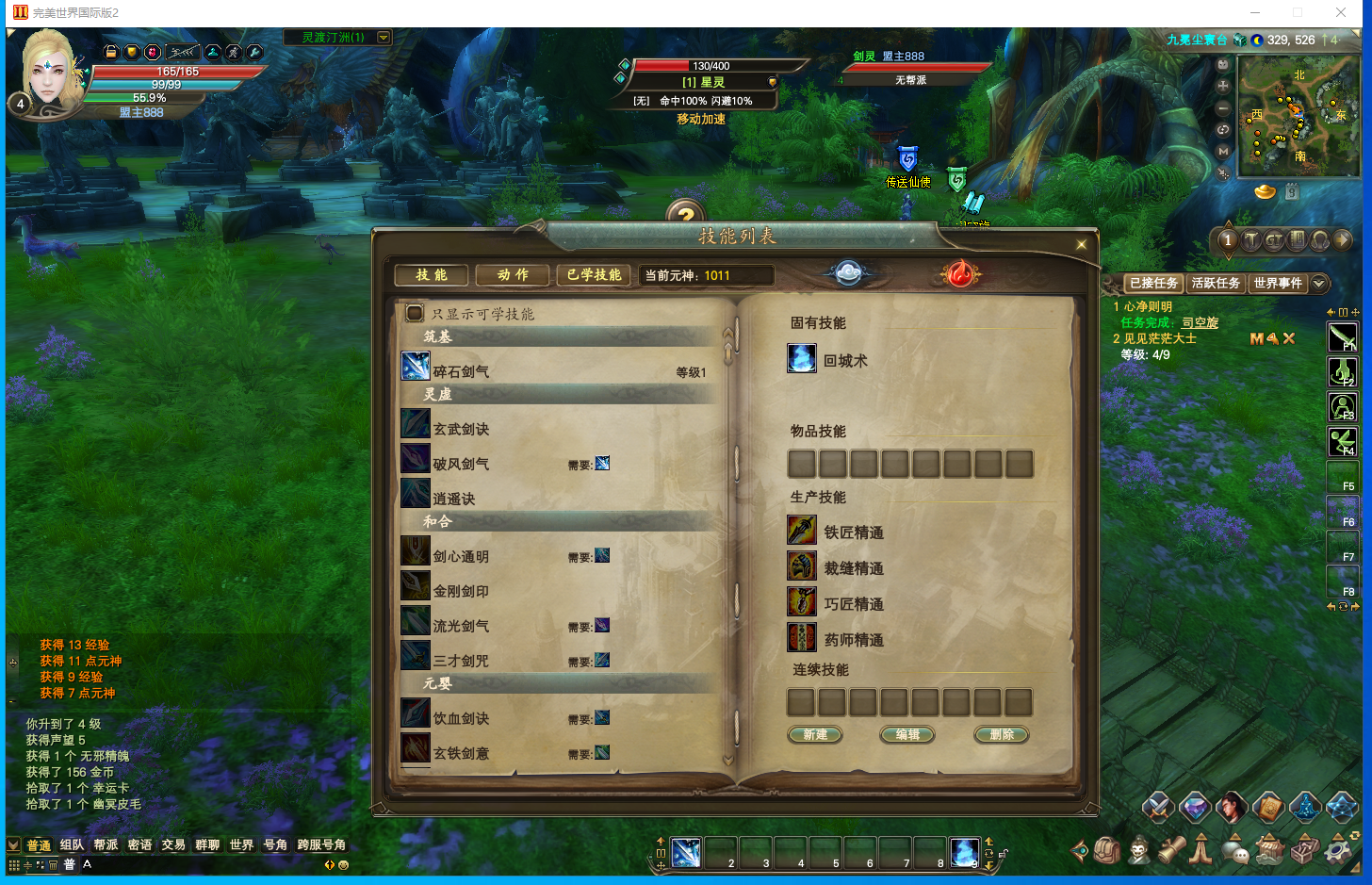Create a new combo with 新建
Image resolution: width=1372 pixels, height=885 pixels.
[815, 735]
